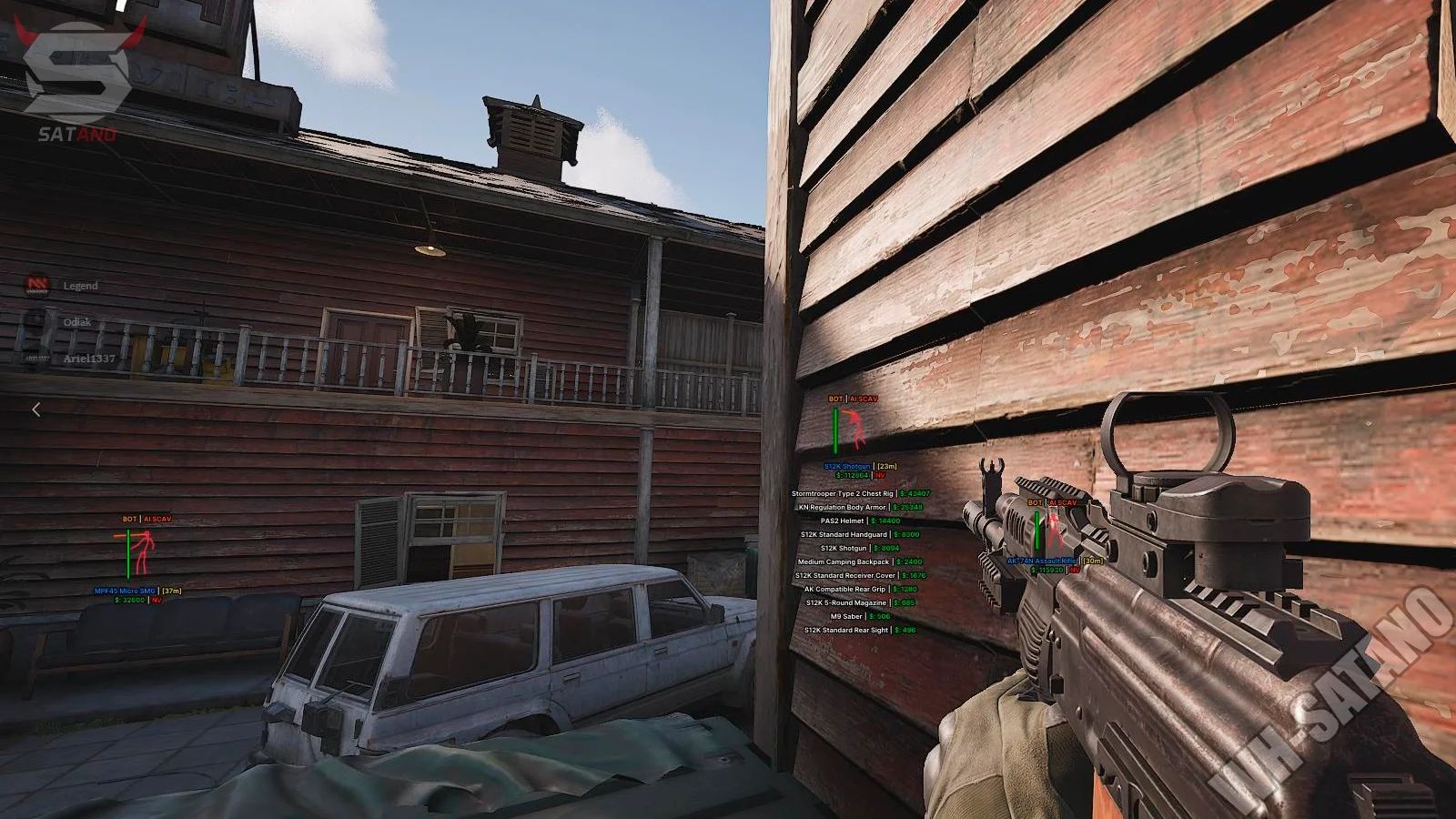Screen dimensions: 1456x819
Task: Select player Ariel1337 in the squad list
Action: coord(89,359)
